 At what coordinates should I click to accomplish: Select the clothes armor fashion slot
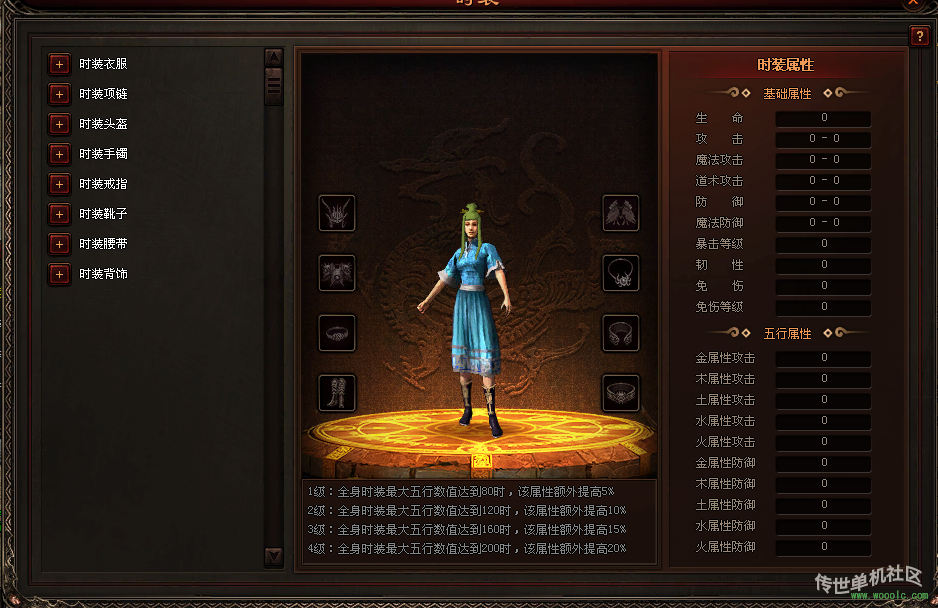click(x=337, y=273)
